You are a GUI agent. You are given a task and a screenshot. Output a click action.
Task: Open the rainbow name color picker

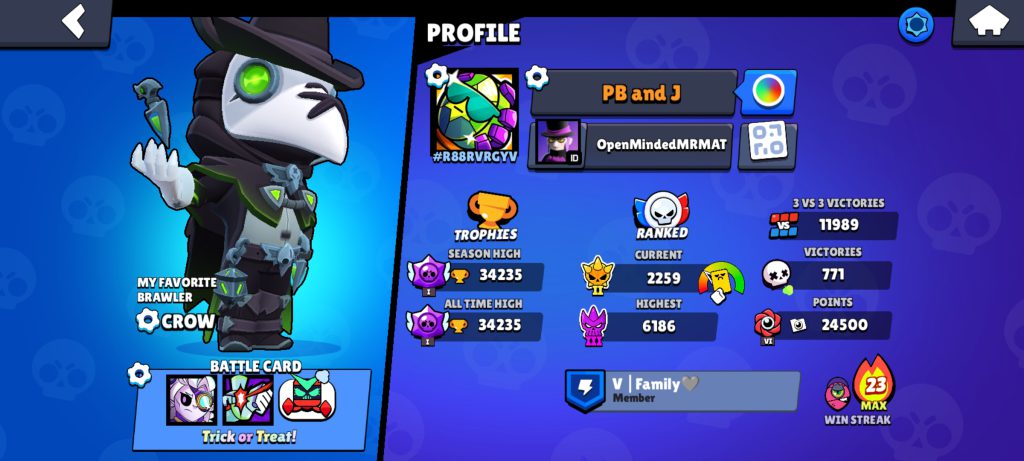(x=768, y=93)
